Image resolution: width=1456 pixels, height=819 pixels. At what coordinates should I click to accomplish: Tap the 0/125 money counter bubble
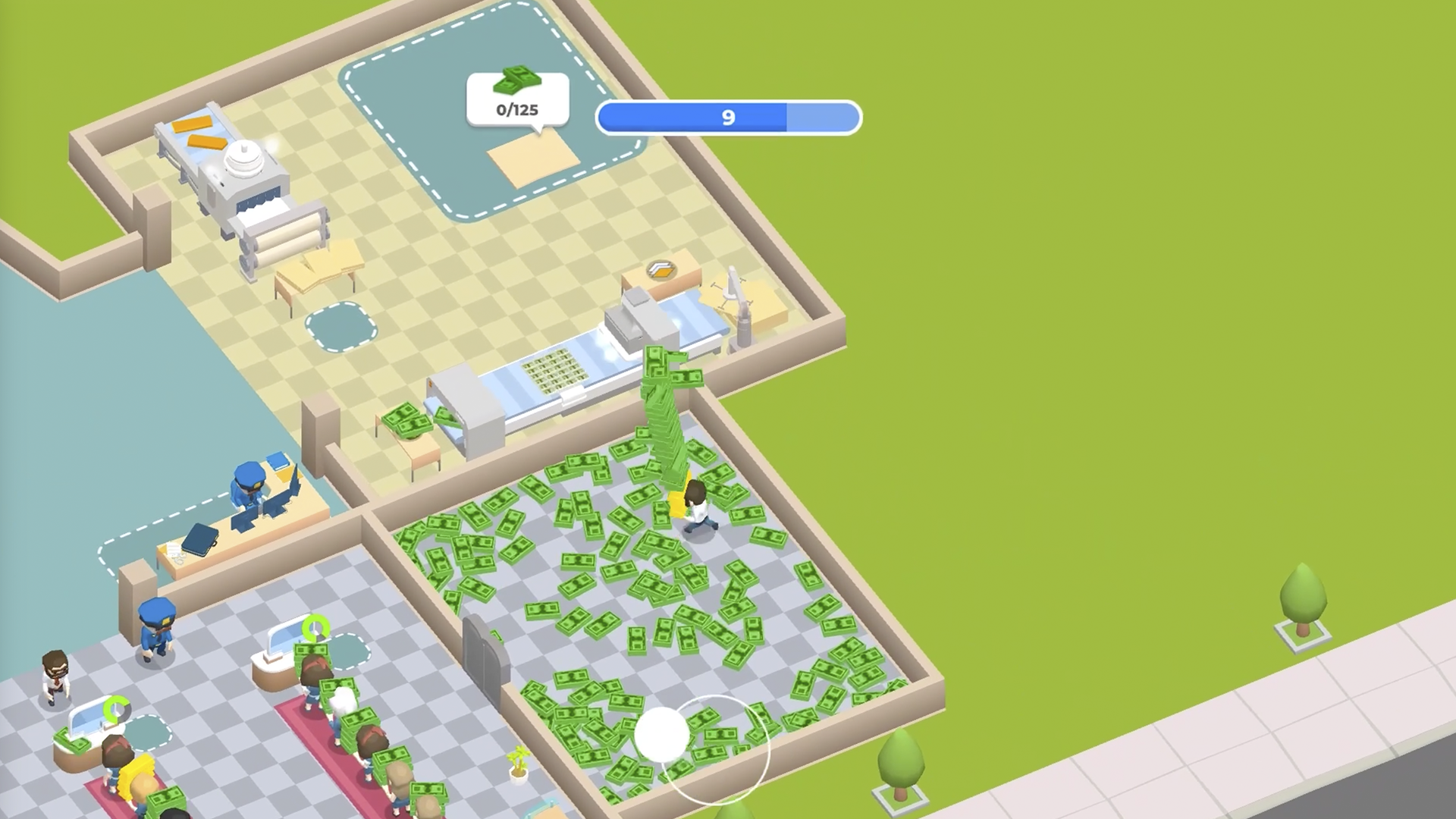tap(518, 108)
